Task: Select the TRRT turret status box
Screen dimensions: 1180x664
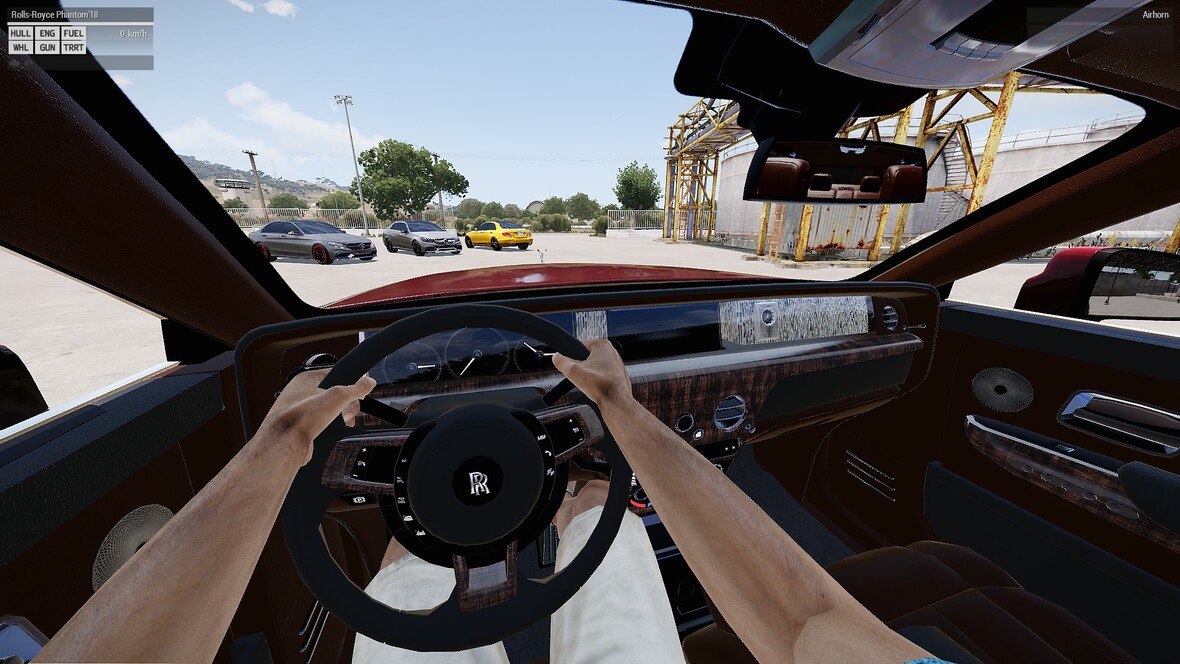Action: (x=73, y=47)
